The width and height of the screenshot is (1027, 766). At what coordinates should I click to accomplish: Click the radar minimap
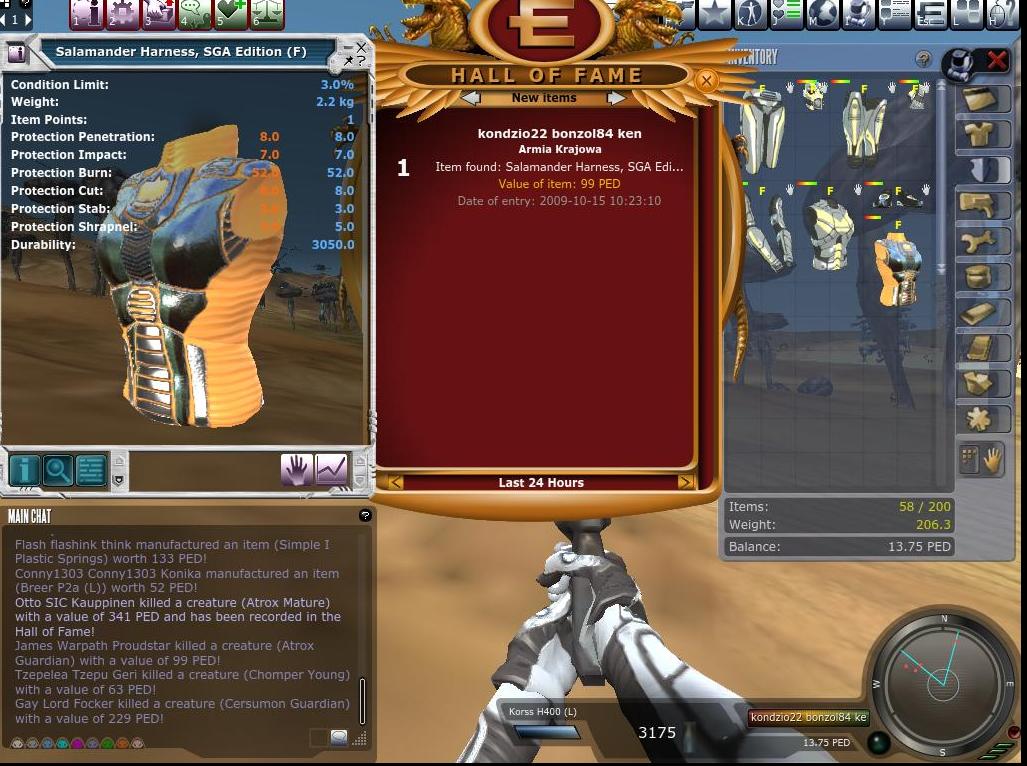pos(942,681)
